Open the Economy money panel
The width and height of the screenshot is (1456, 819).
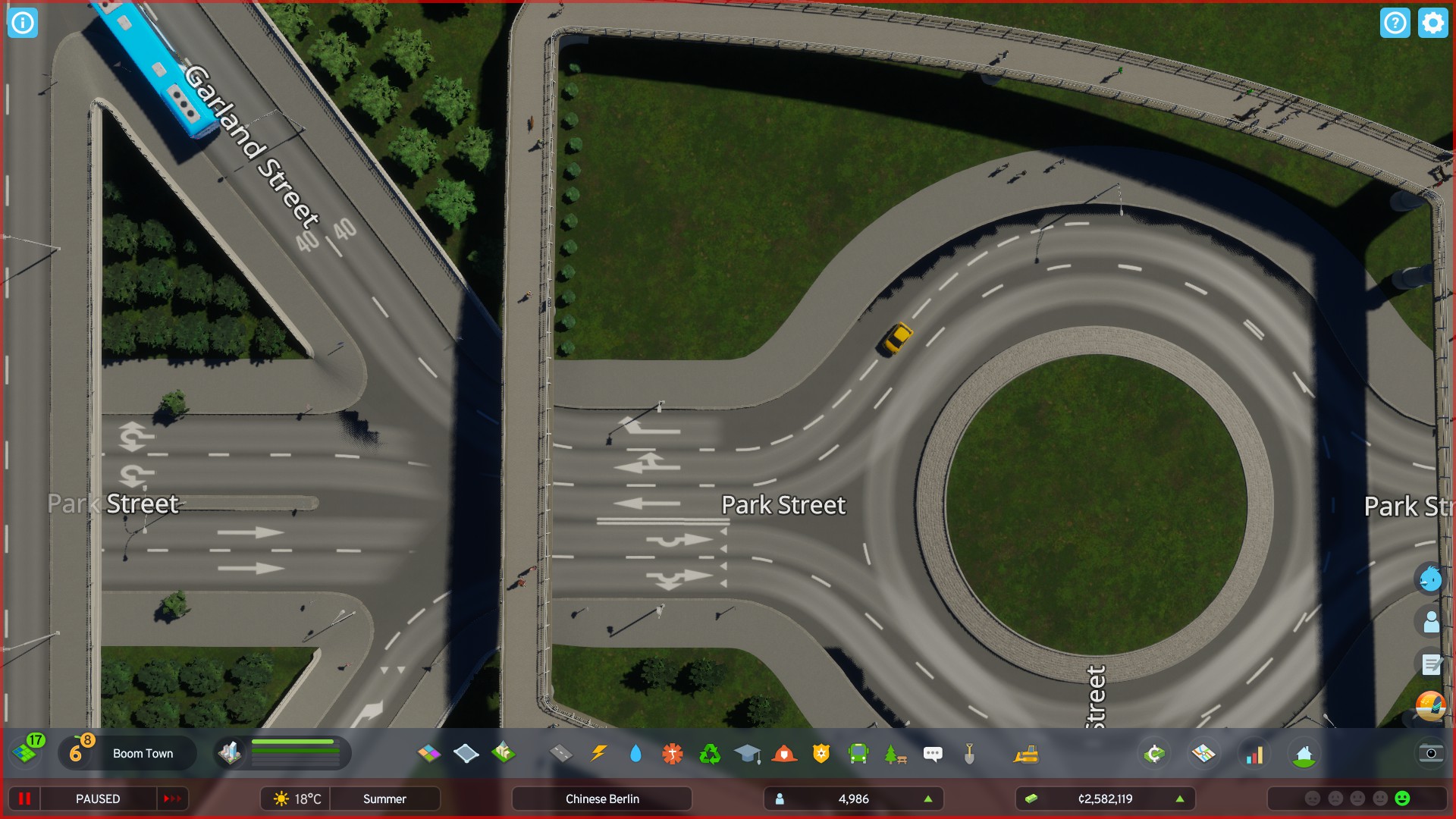1153,754
